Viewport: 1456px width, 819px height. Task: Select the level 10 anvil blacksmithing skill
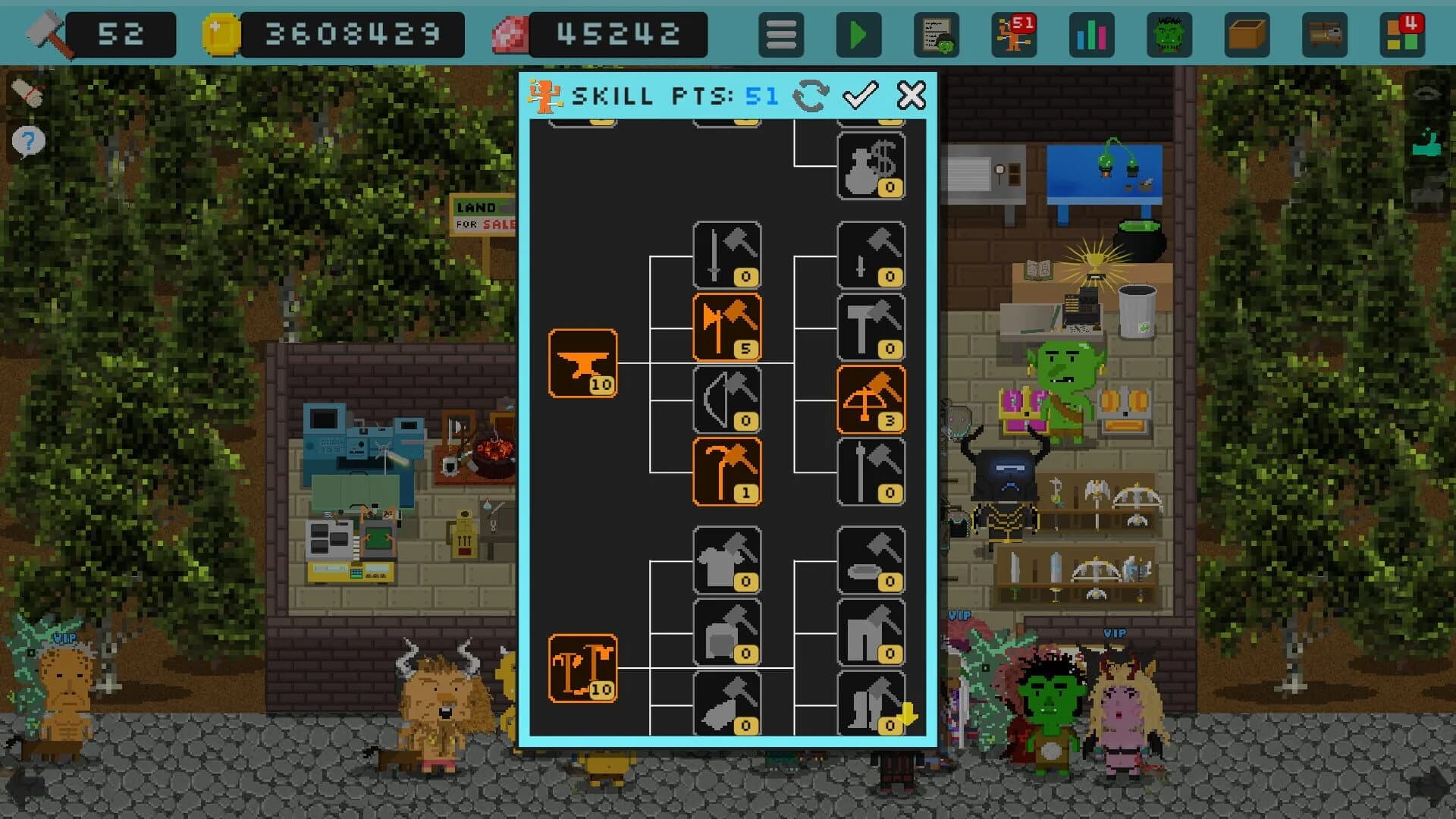click(x=582, y=364)
